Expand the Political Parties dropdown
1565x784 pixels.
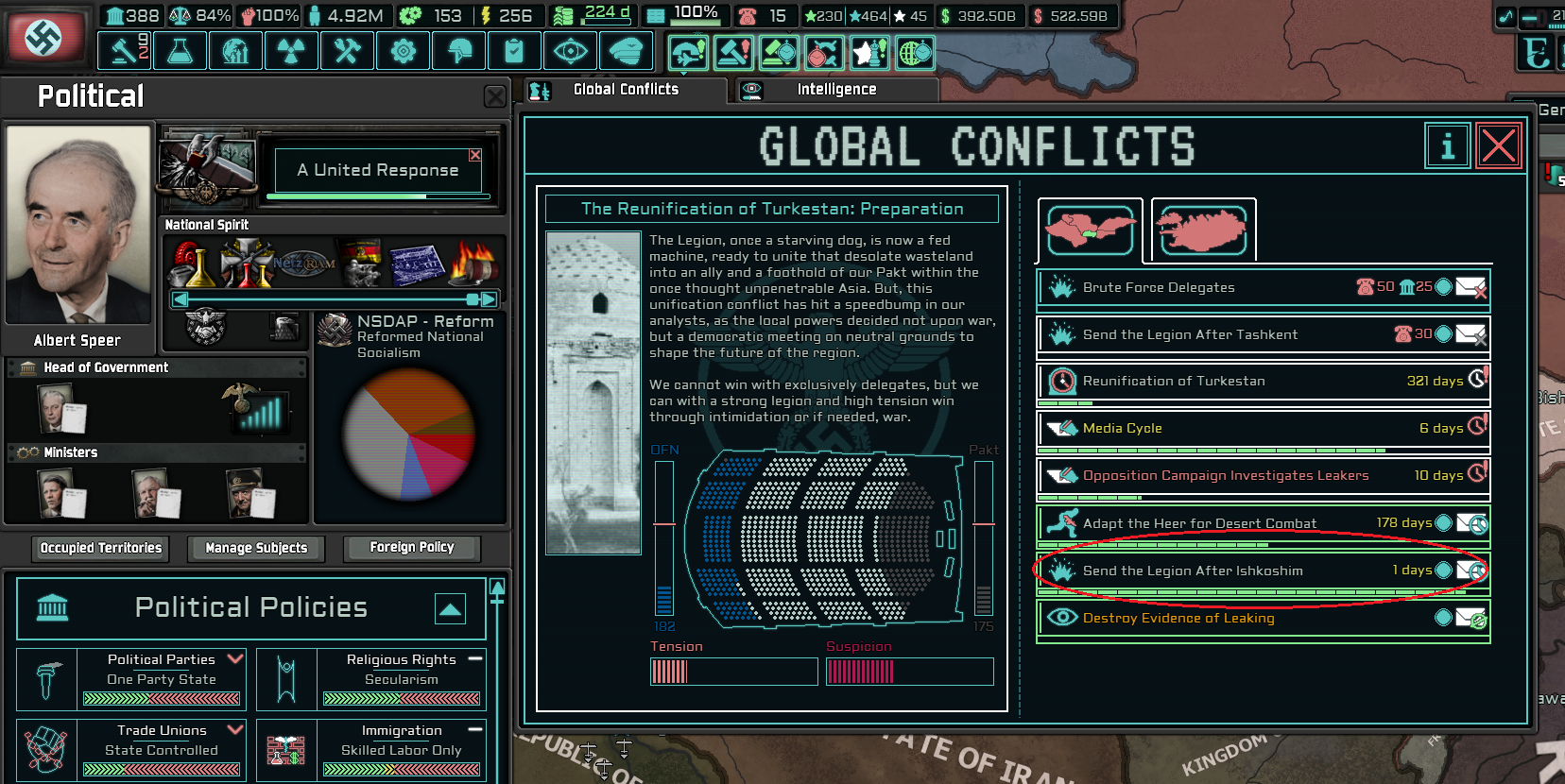pos(235,658)
